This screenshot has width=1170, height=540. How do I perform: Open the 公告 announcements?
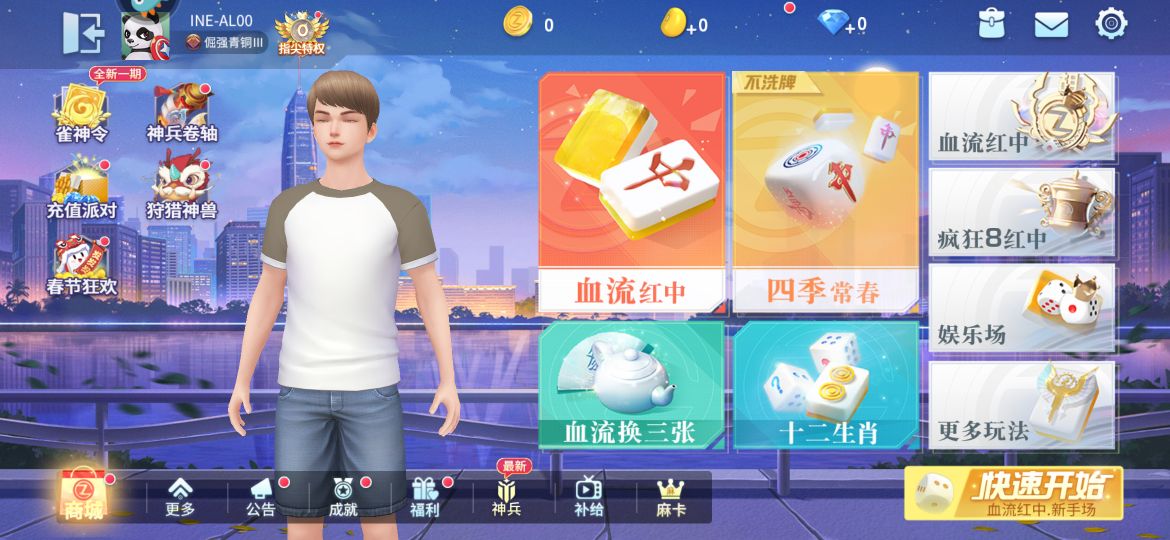point(261,496)
